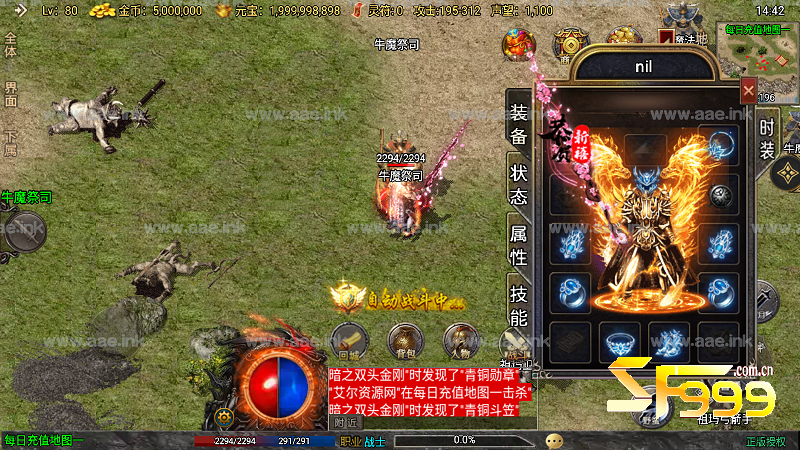Switch to the 时装 fashion tab
The image size is (800, 450).
(767, 139)
